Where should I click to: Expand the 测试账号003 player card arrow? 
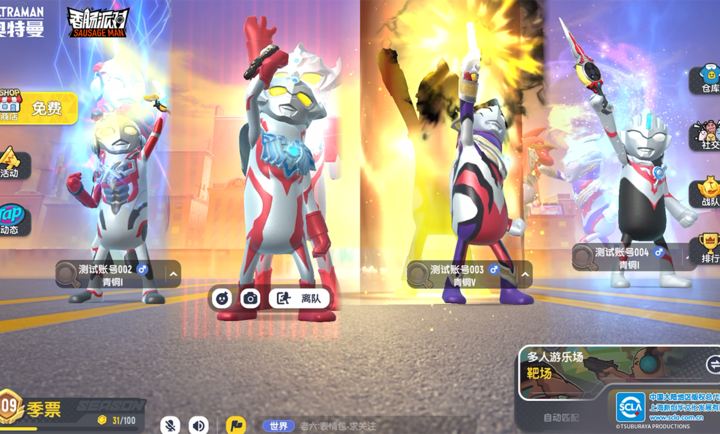pos(525,274)
